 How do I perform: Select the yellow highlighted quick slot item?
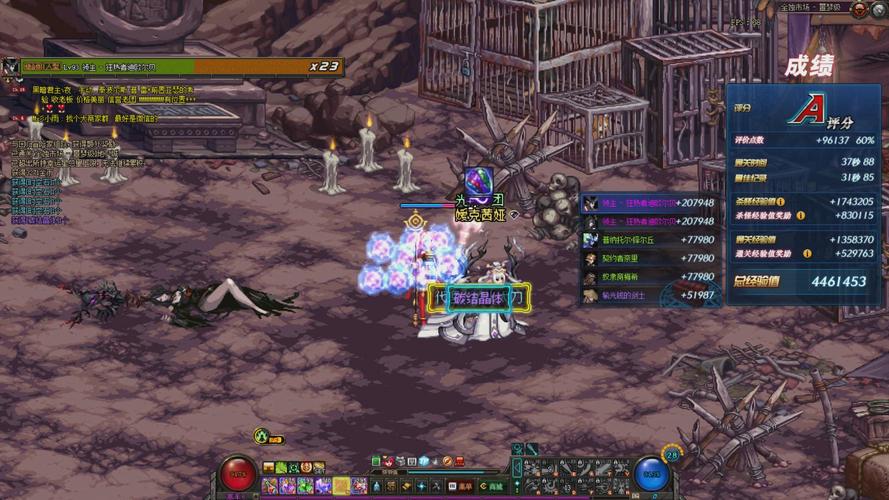(341, 486)
